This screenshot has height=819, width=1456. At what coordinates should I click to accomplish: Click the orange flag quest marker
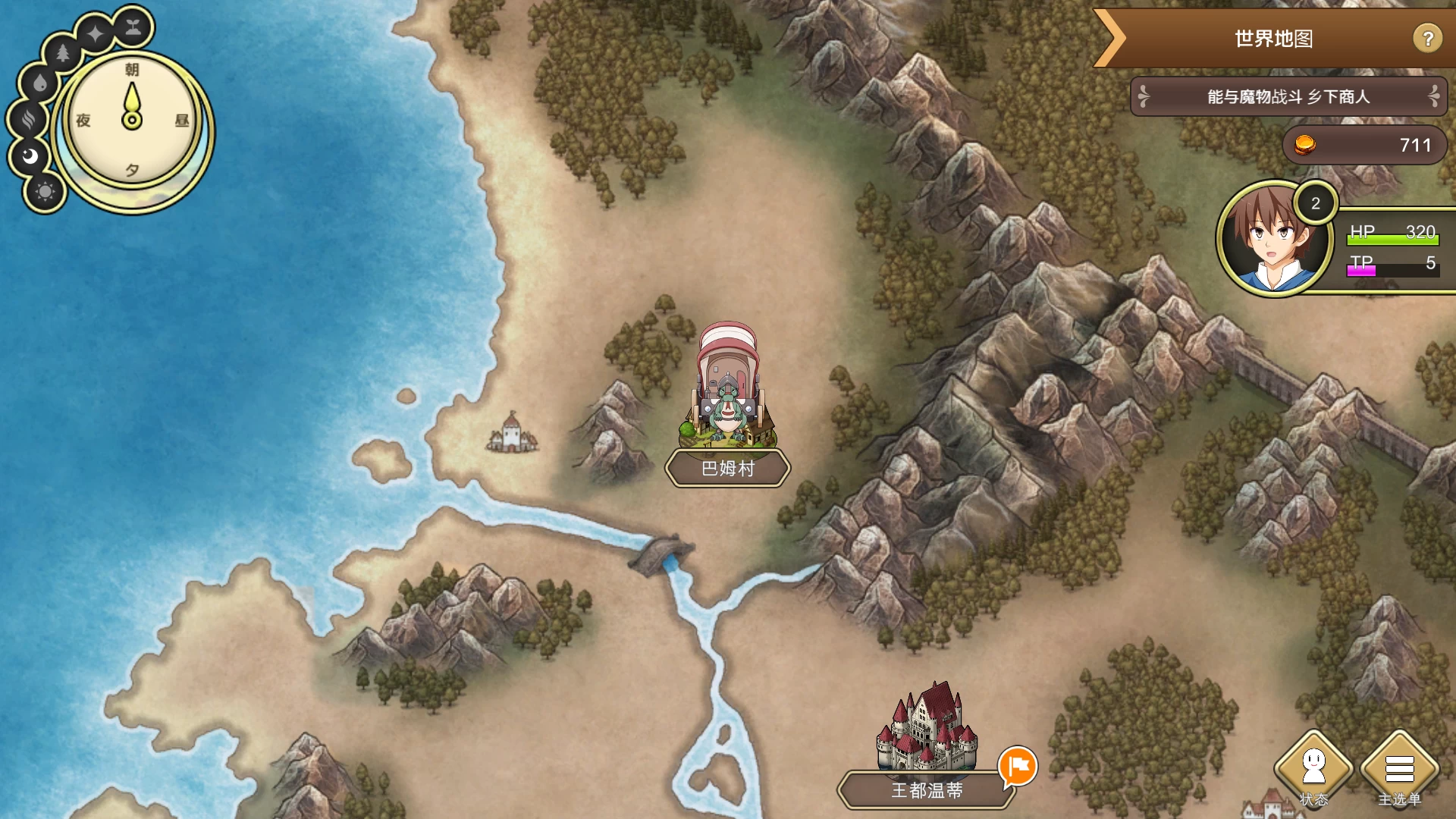click(x=1018, y=766)
